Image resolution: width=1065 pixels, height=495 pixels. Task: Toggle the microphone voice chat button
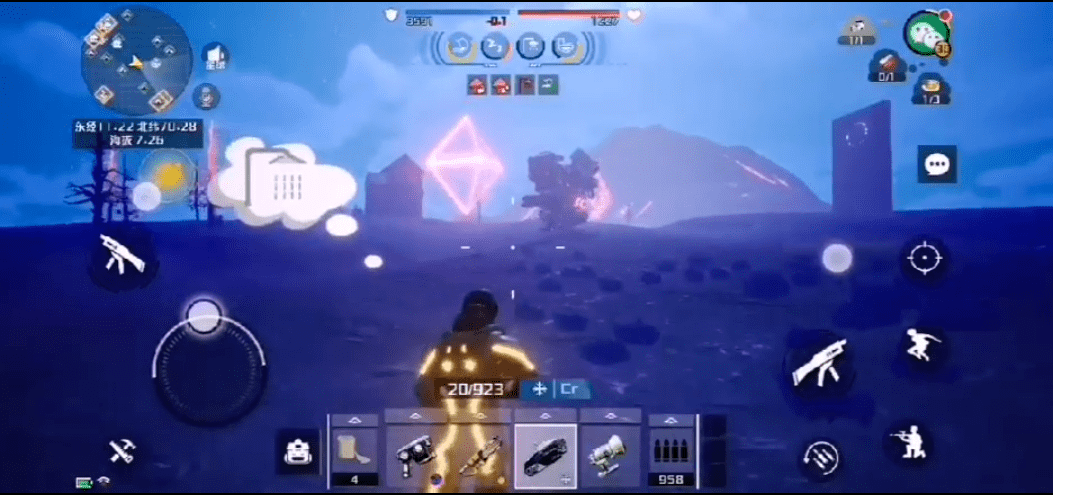(206, 97)
